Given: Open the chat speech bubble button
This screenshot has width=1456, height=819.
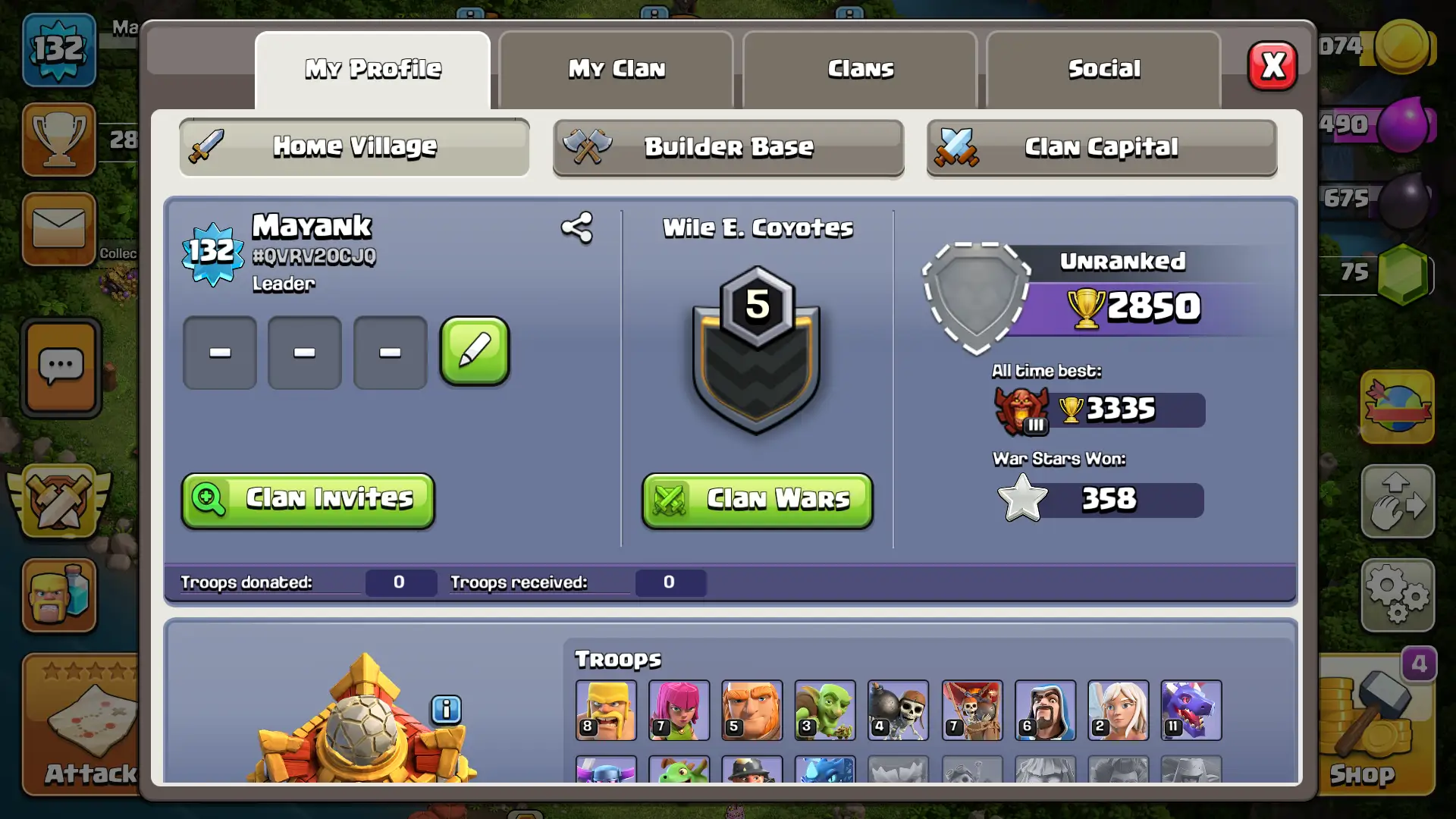Looking at the screenshot, I should (x=61, y=368).
